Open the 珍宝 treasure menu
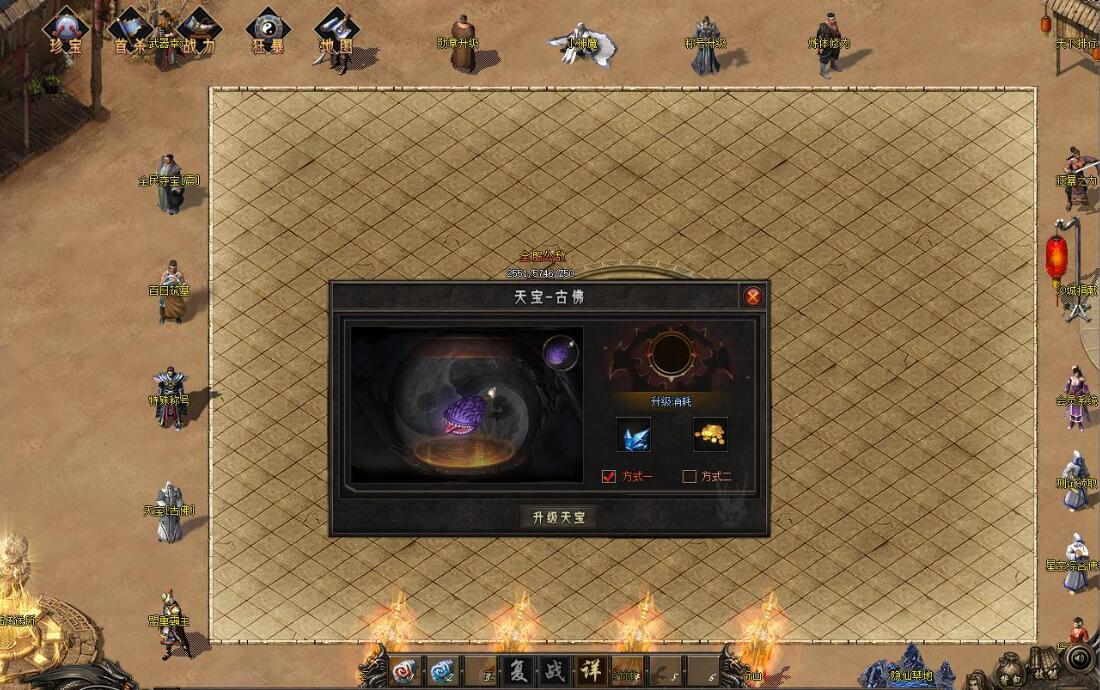 (67, 30)
